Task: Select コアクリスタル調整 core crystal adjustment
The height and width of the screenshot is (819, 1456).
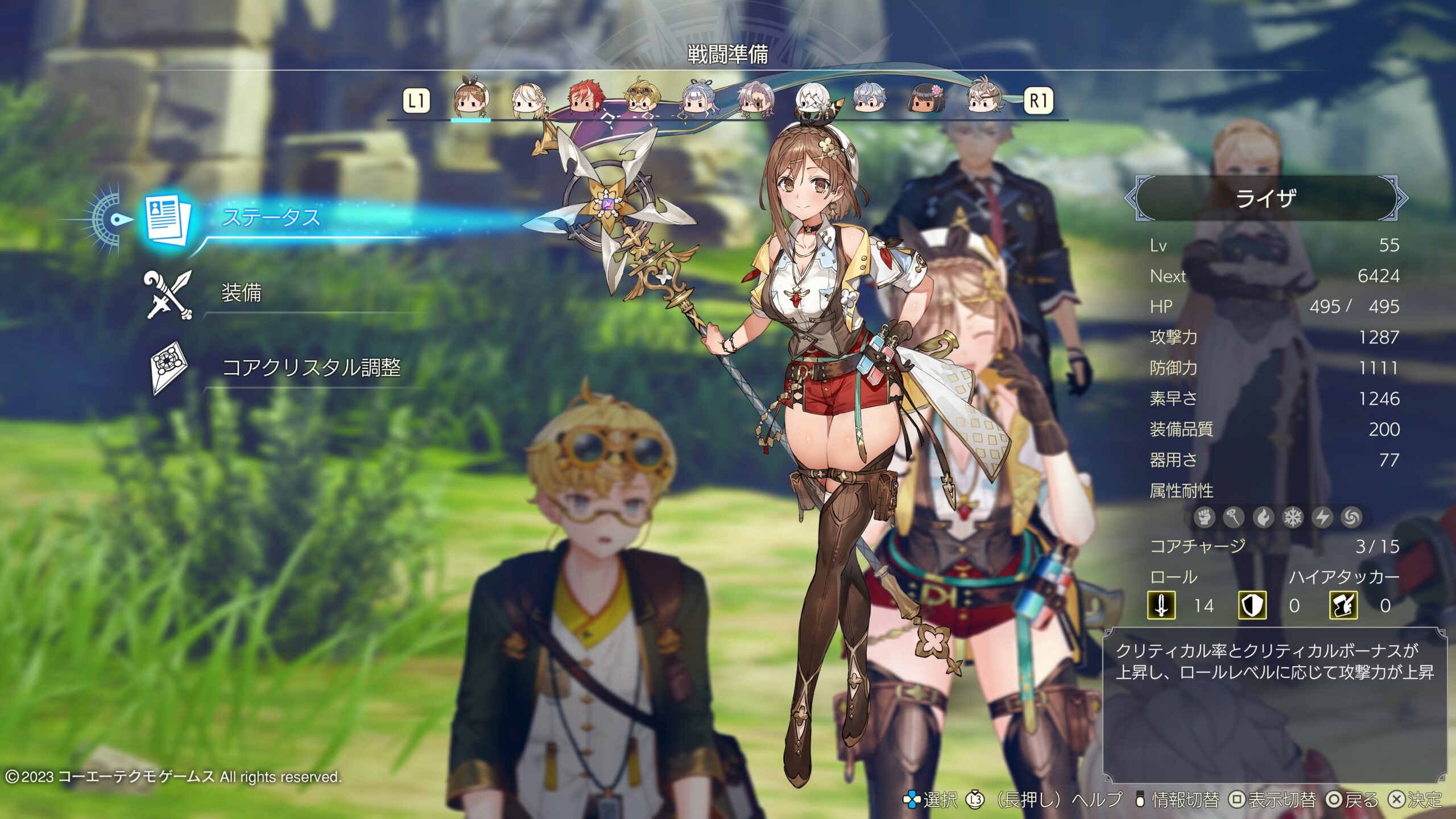Action: click(311, 368)
